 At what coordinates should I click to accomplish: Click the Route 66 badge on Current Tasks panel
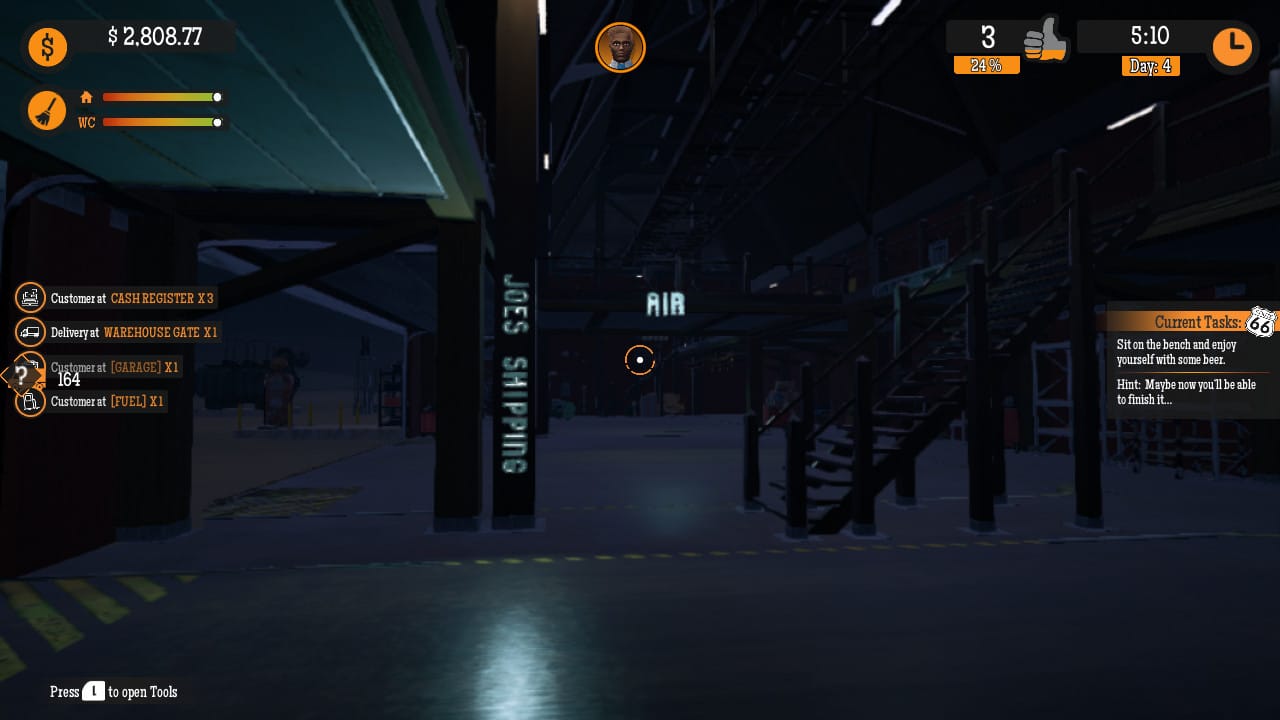1262,322
